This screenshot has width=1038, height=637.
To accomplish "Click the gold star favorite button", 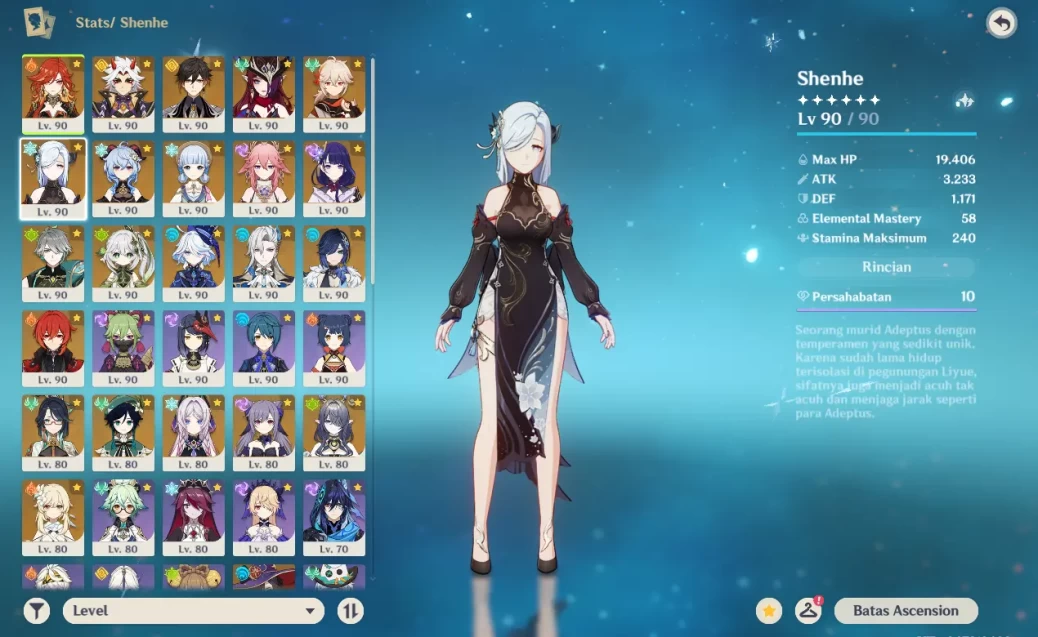I will (768, 610).
